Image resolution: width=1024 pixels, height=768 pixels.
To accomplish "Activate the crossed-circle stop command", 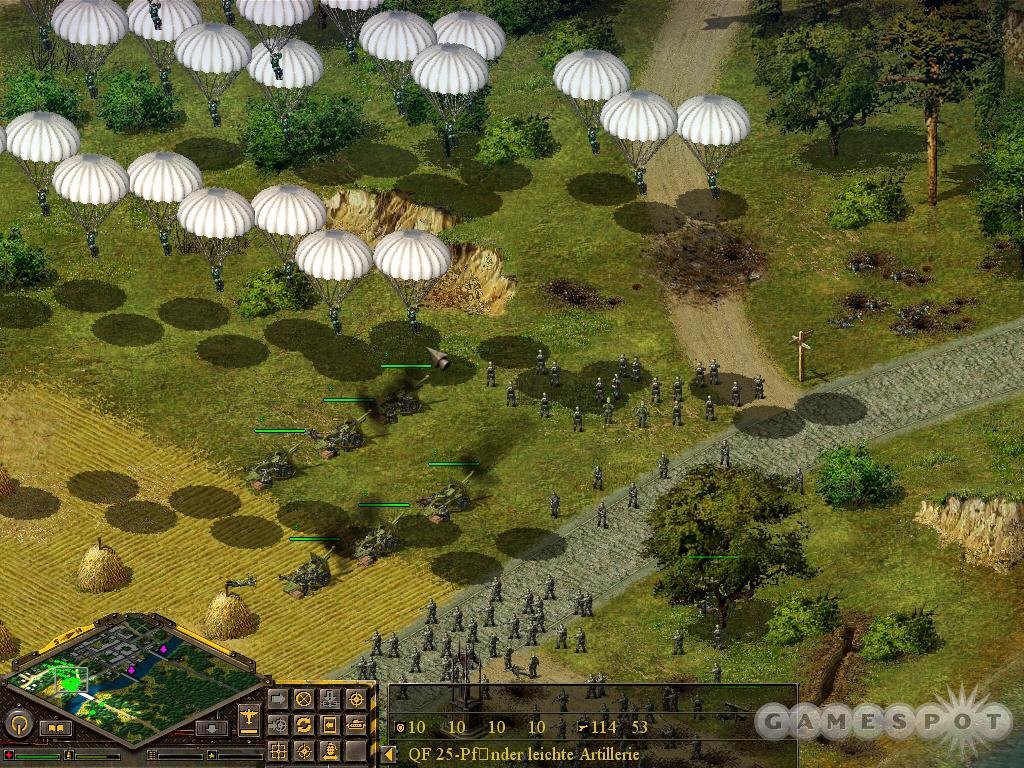I will pyautogui.click(x=303, y=698).
